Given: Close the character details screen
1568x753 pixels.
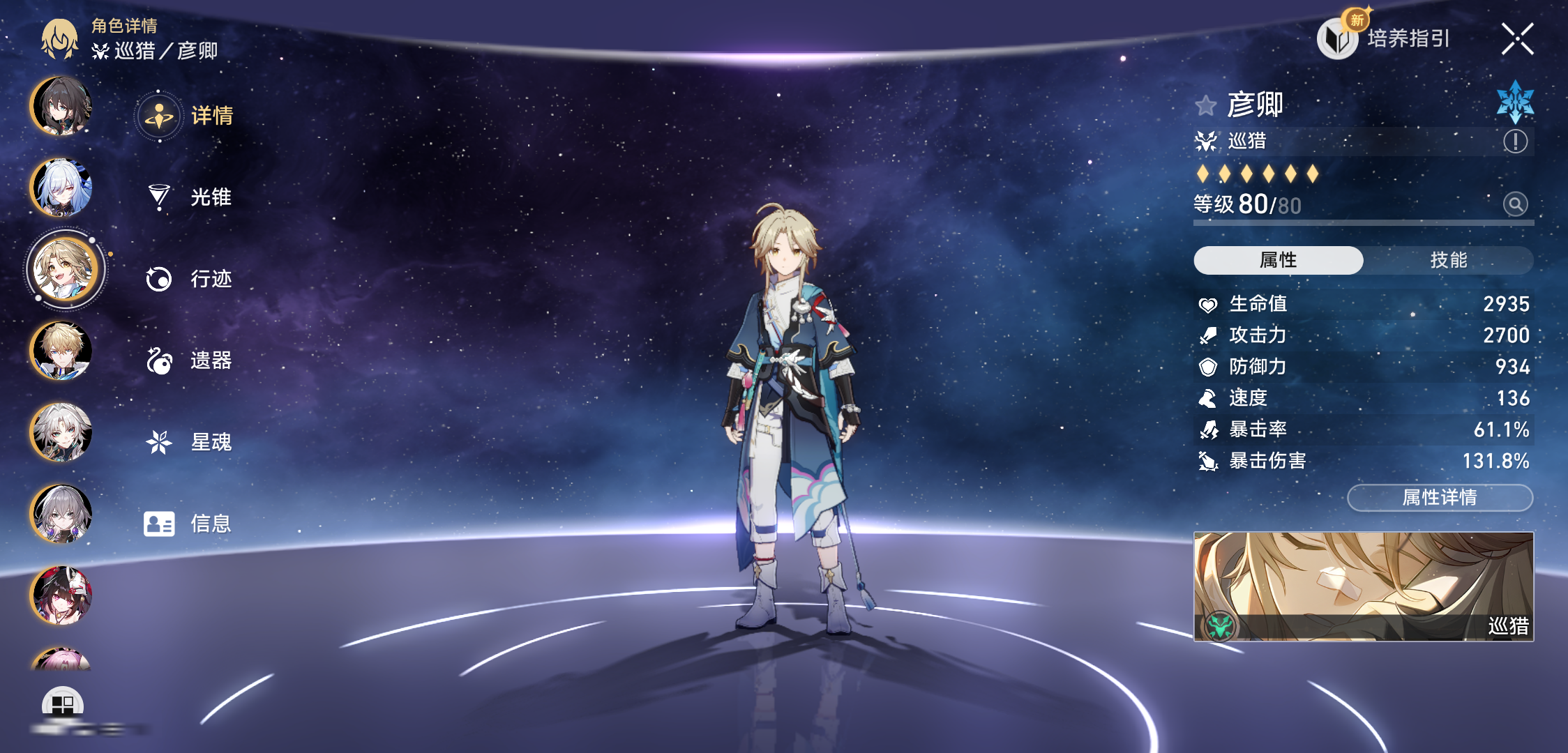Looking at the screenshot, I should pos(1517,38).
